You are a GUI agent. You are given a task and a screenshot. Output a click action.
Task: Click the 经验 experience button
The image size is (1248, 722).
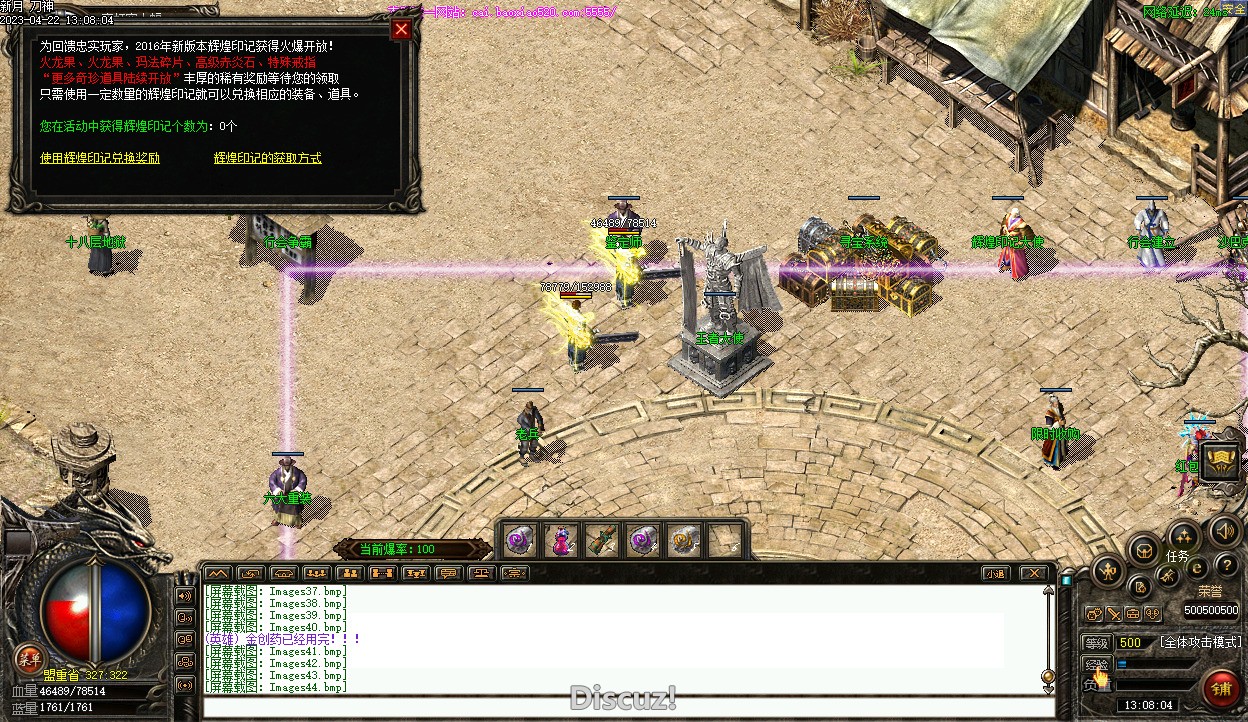tap(1097, 664)
